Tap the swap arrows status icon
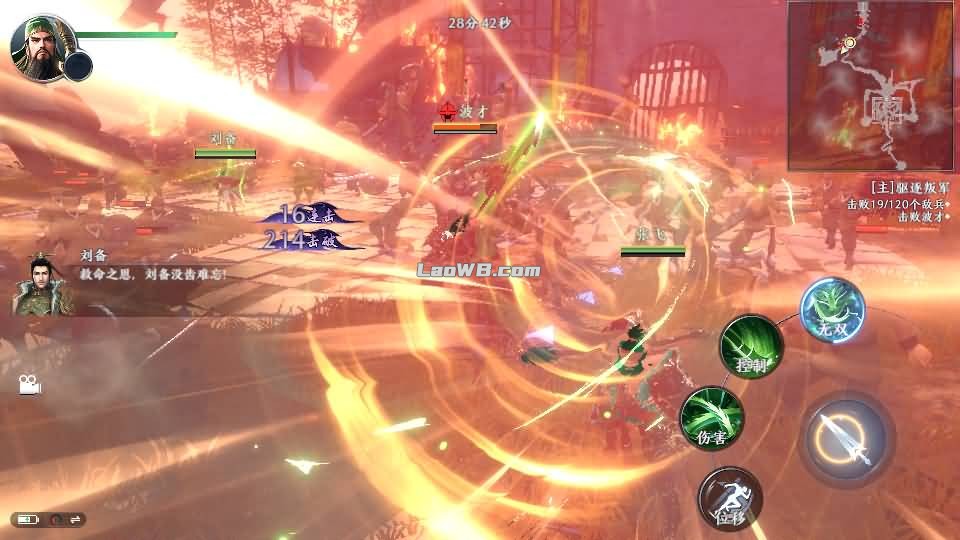Screen dimensions: 960x540 point(76,519)
